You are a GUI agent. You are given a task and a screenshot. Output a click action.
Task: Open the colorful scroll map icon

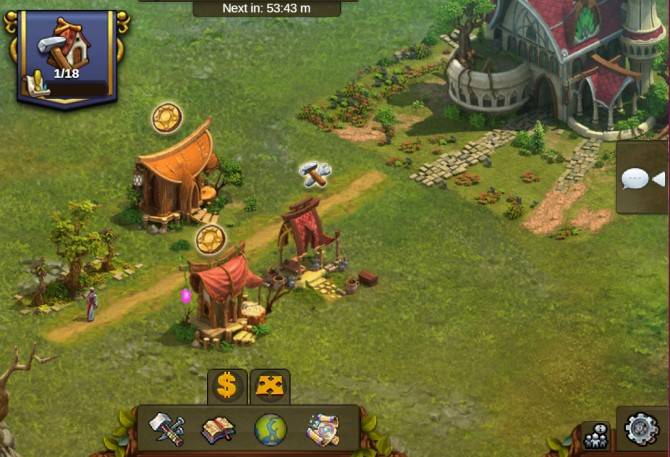[x=322, y=430]
